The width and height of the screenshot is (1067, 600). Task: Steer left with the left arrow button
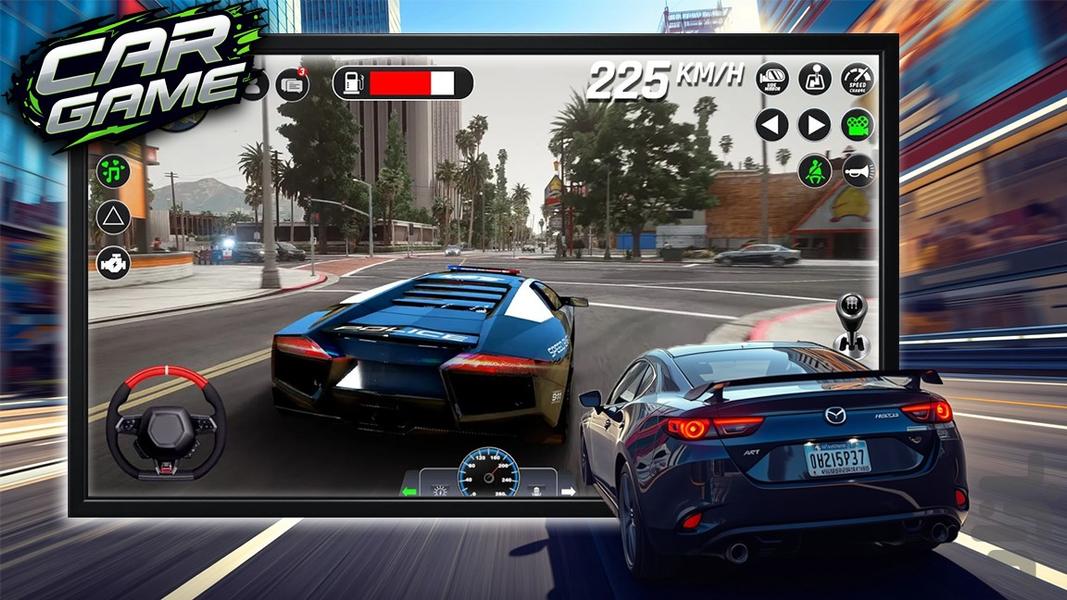(772, 125)
